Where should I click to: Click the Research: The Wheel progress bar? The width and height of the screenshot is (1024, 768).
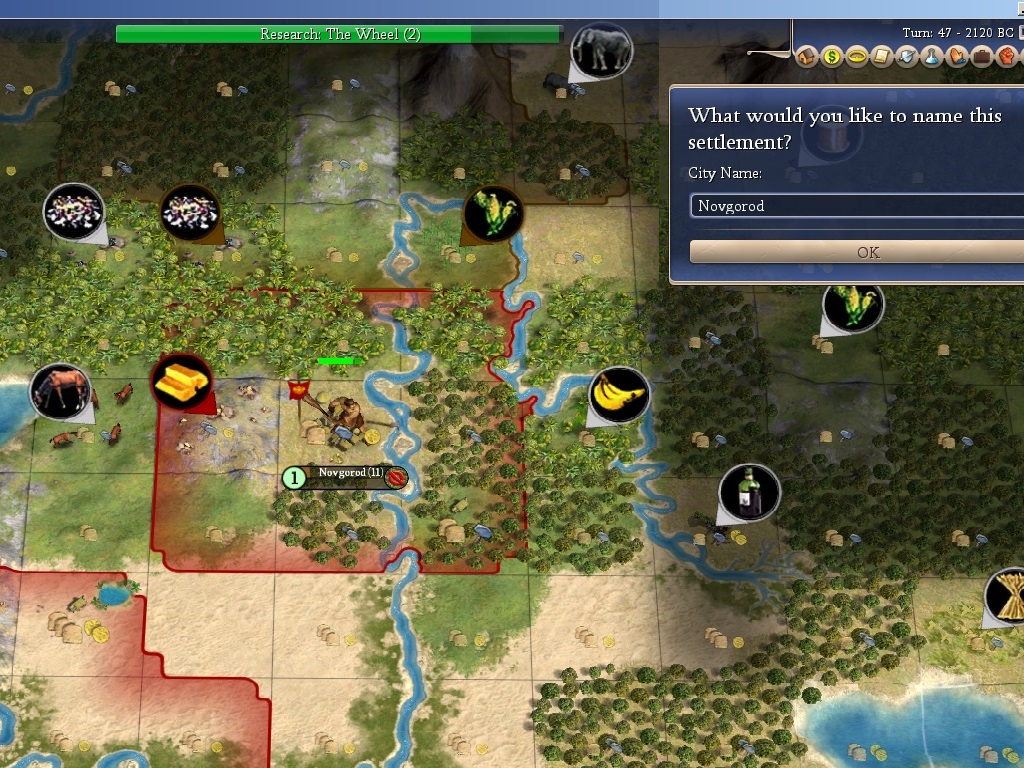click(x=340, y=34)
